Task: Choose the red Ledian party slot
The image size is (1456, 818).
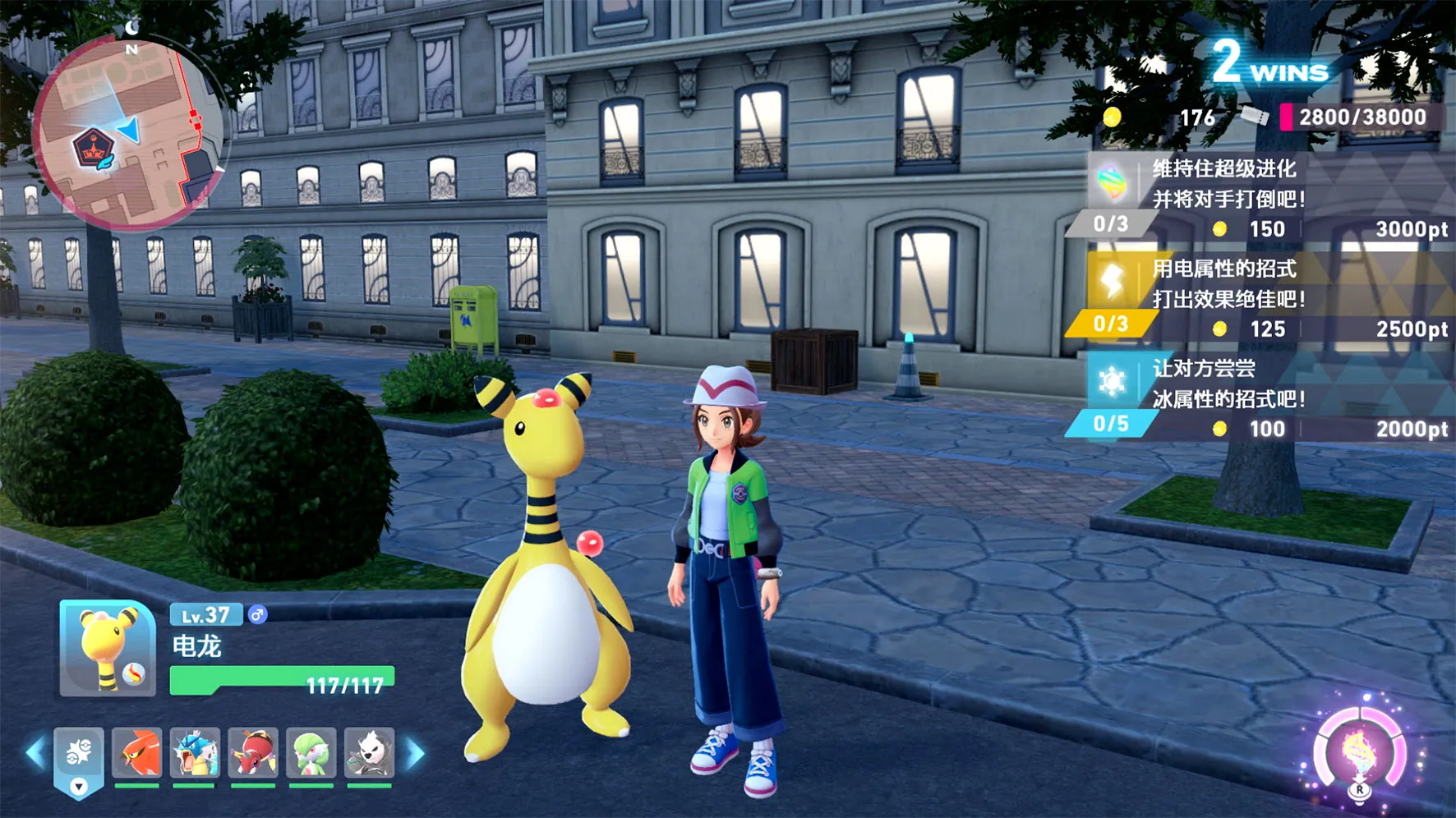Action: pyautogui.click(x=253, y=752)
